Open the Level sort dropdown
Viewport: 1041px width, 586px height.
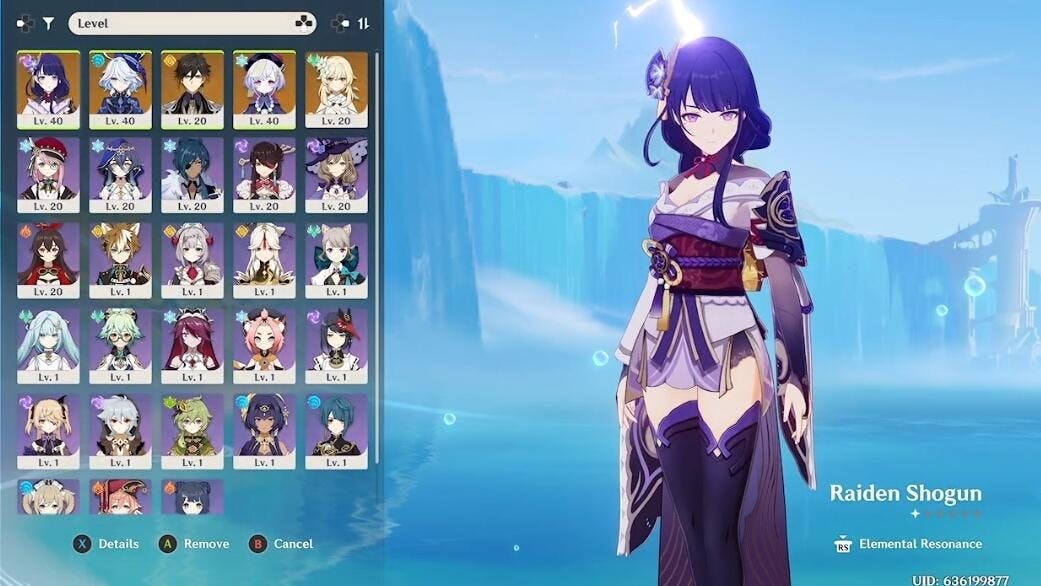pyautogui.click(x=192, y=23)
